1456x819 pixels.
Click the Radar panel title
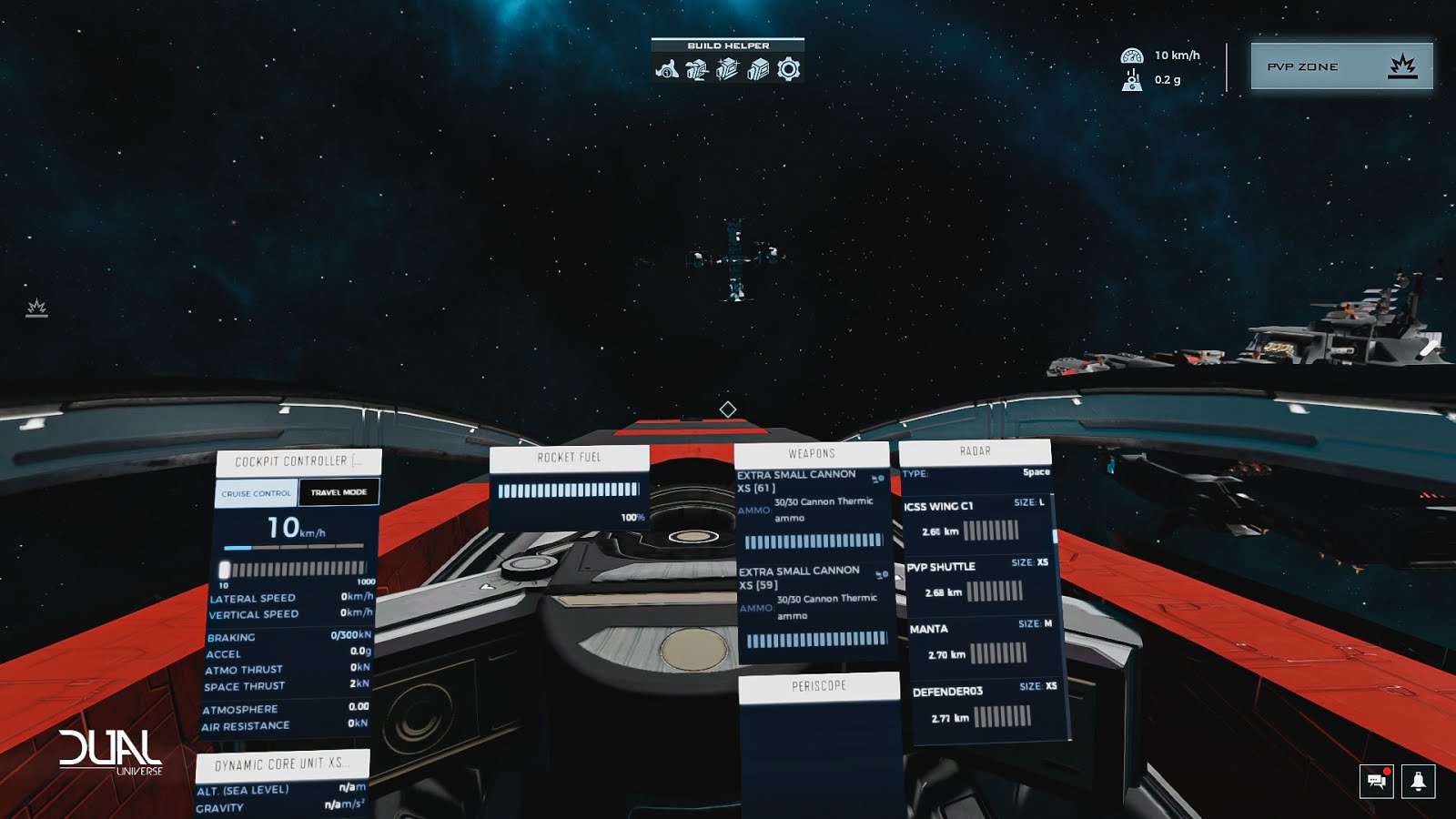[x=976, y=450]
